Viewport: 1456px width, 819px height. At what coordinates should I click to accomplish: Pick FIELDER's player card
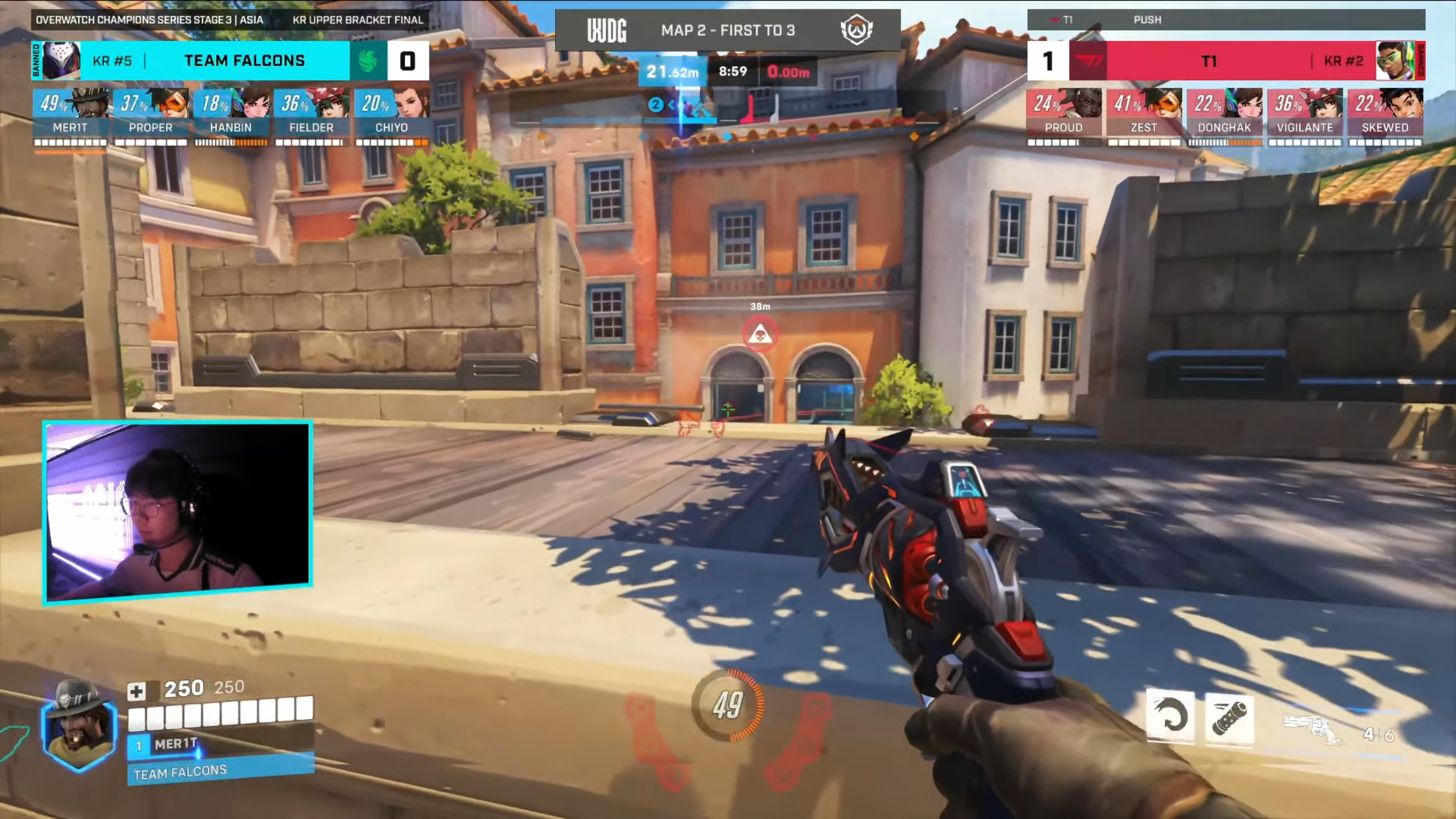coord(311,117)
